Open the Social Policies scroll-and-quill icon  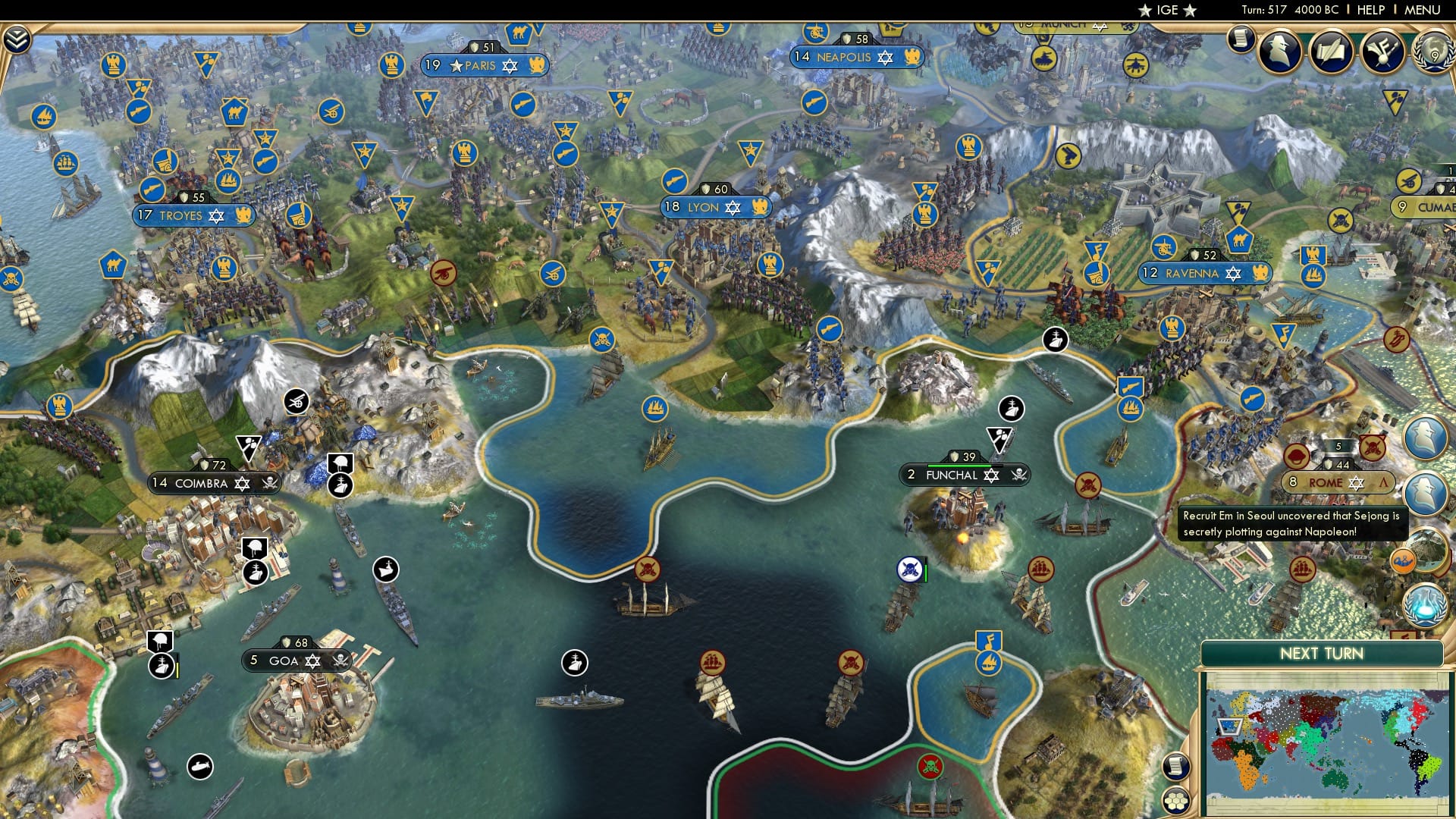click(x=1332, y=52)
